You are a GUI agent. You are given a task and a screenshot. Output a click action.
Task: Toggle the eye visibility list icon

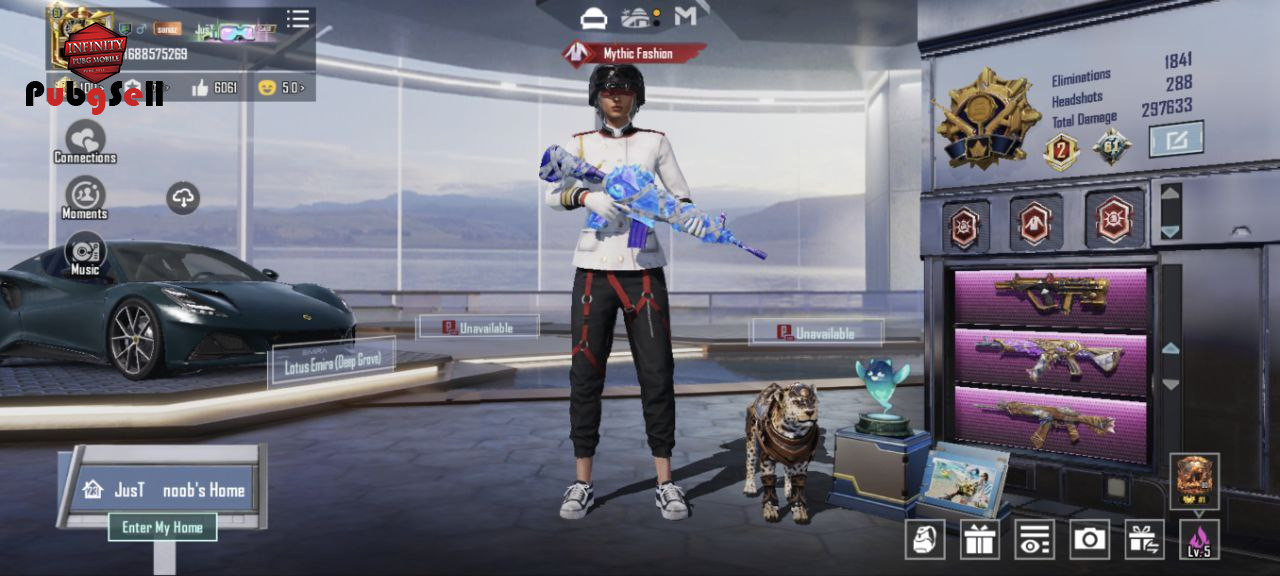1034,540
